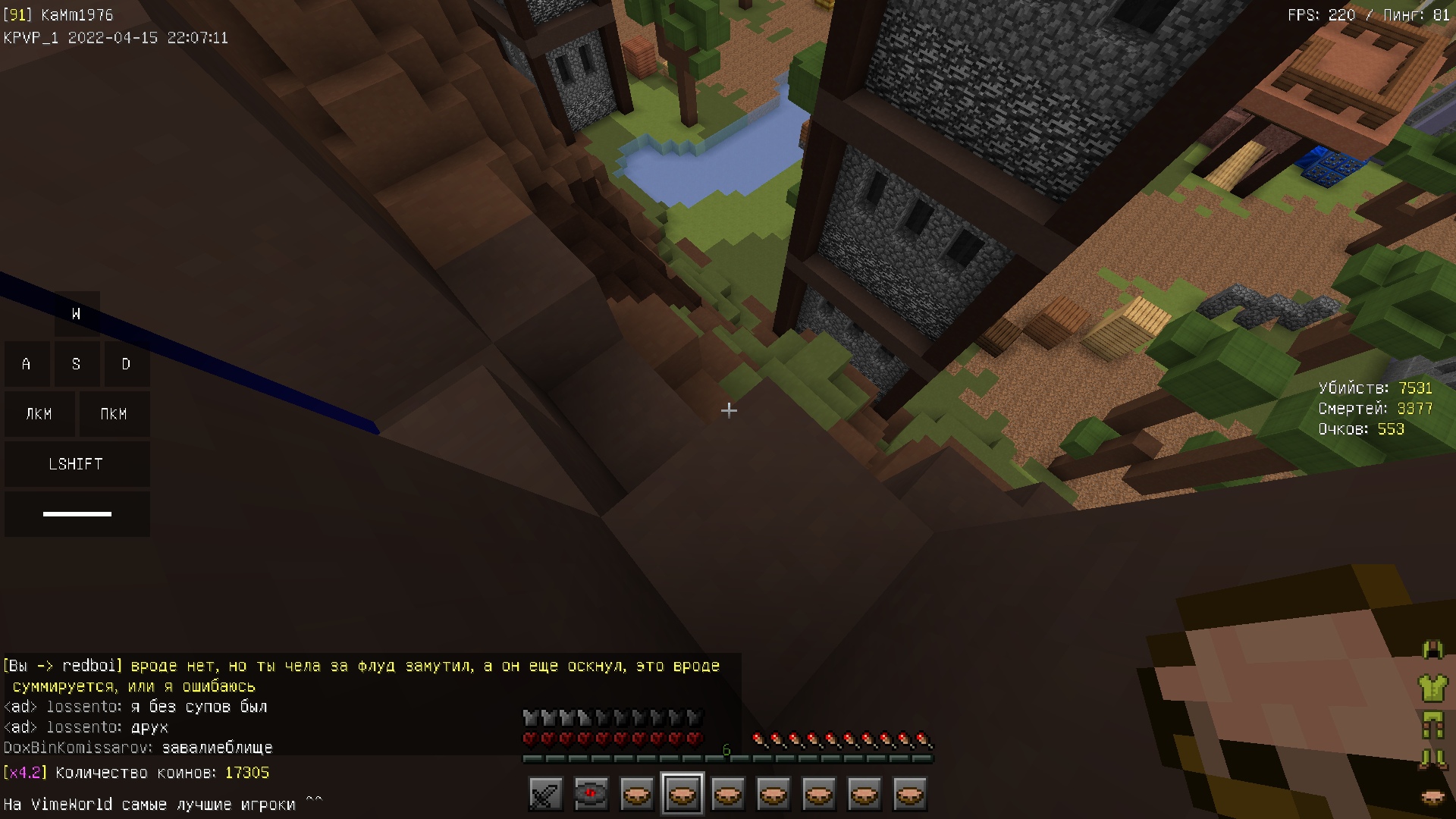Select the sword hotbar slot
The width and height of the screenshot is (1456, 819).
(545, 795)
